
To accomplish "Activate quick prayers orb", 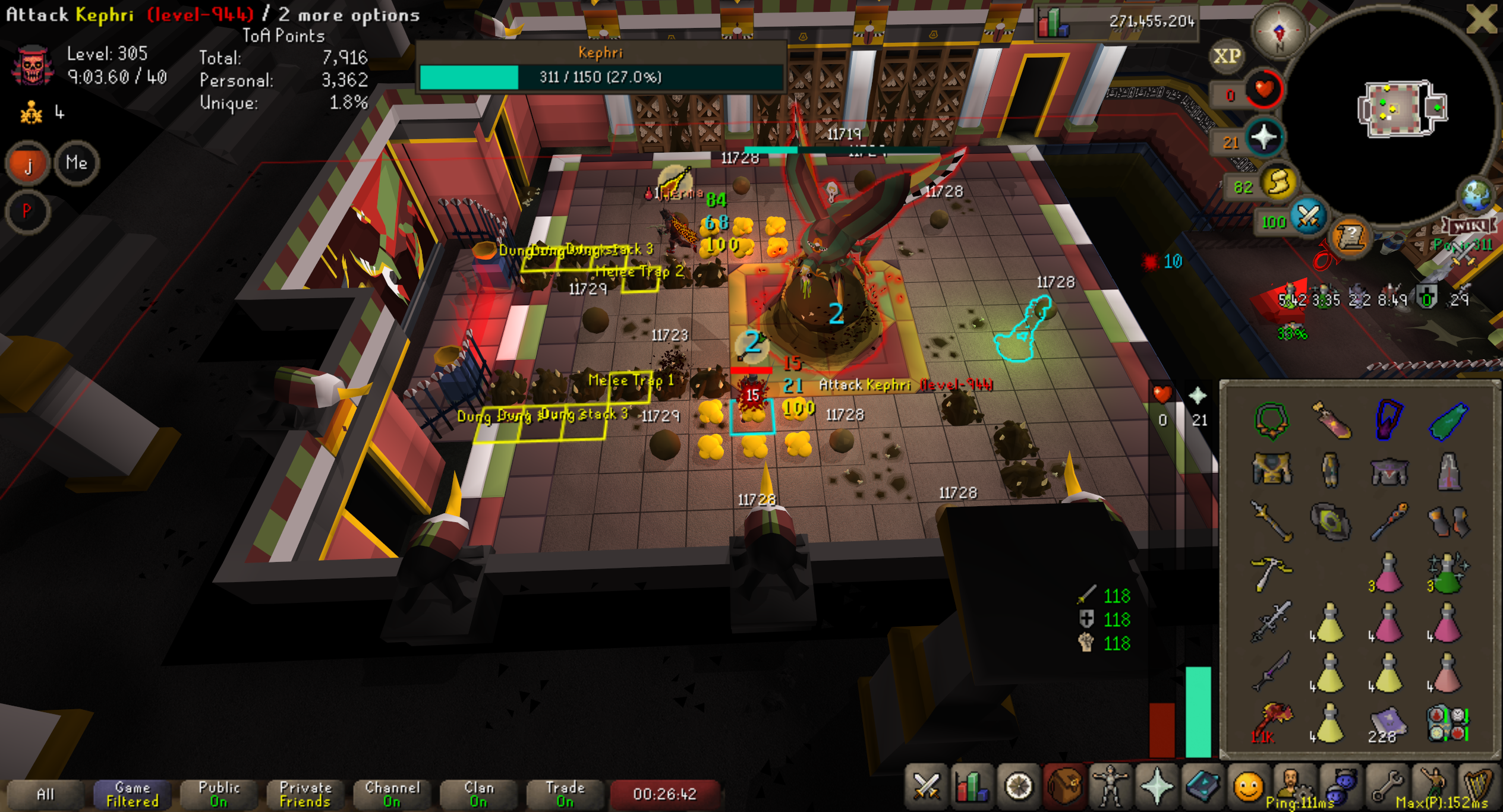I will coord(1263,138).
